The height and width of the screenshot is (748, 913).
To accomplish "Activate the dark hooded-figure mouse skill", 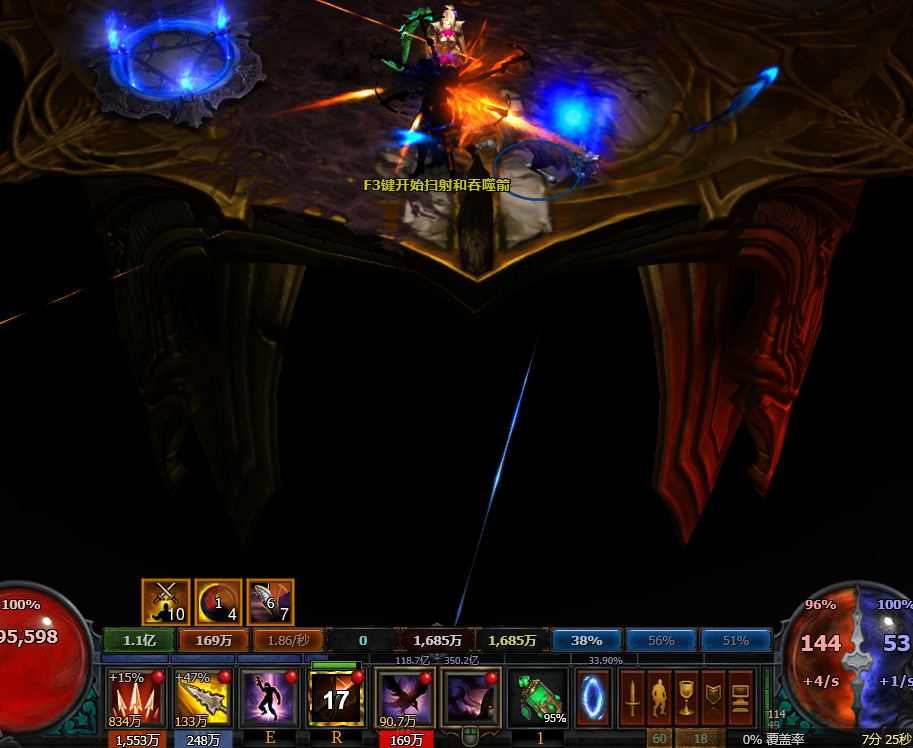I will (471, 697).
